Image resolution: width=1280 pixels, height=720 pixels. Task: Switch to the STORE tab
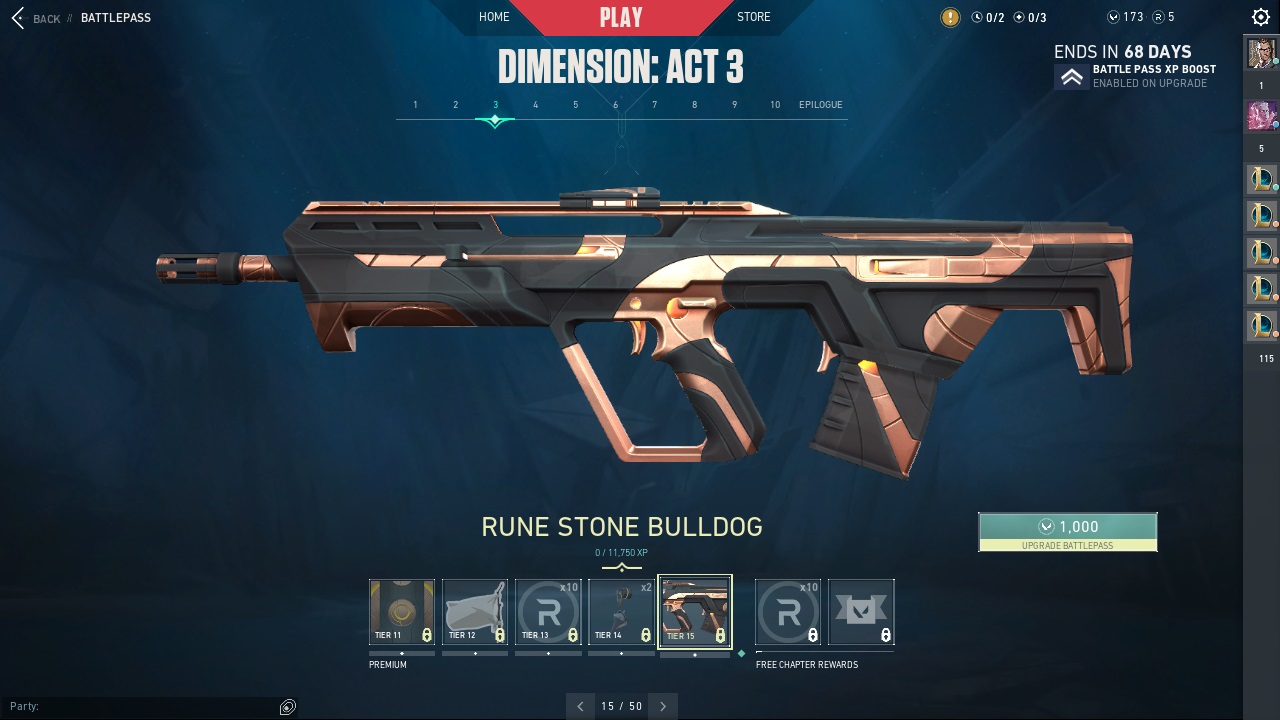tap(753, 16)
